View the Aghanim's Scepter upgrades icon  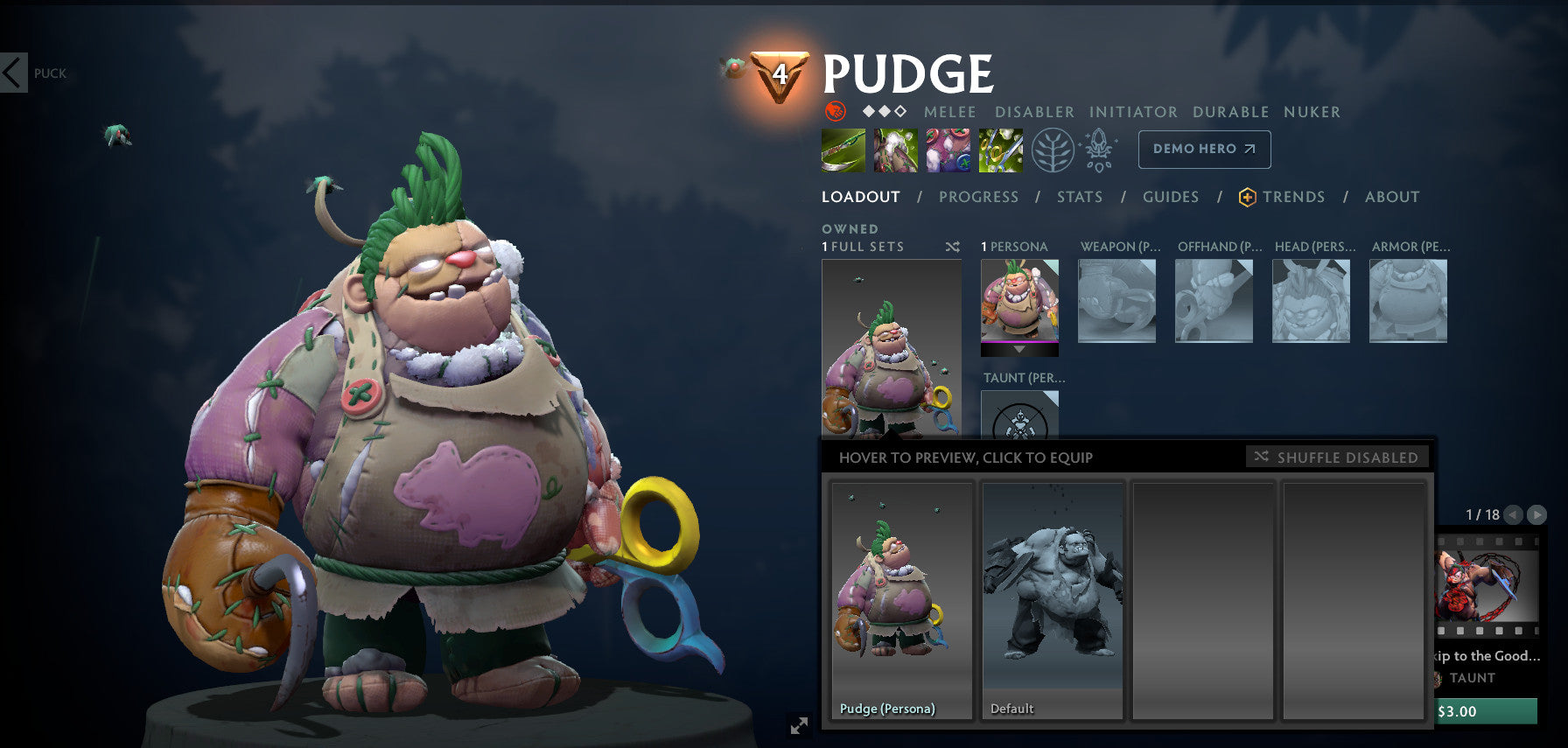[x=1099, y=149]
